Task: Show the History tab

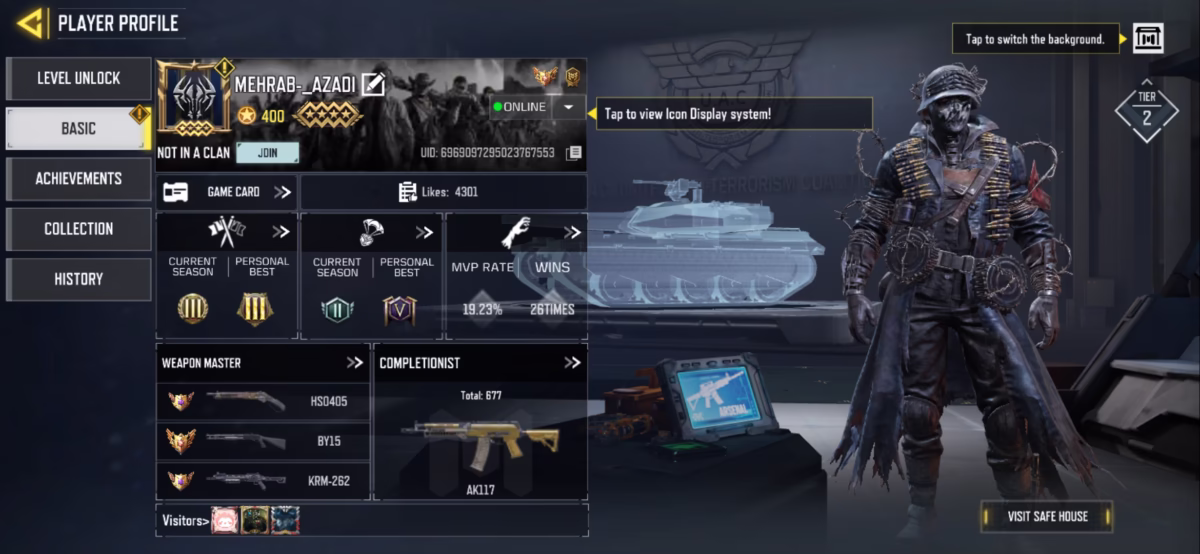Action: click(78, 279)
